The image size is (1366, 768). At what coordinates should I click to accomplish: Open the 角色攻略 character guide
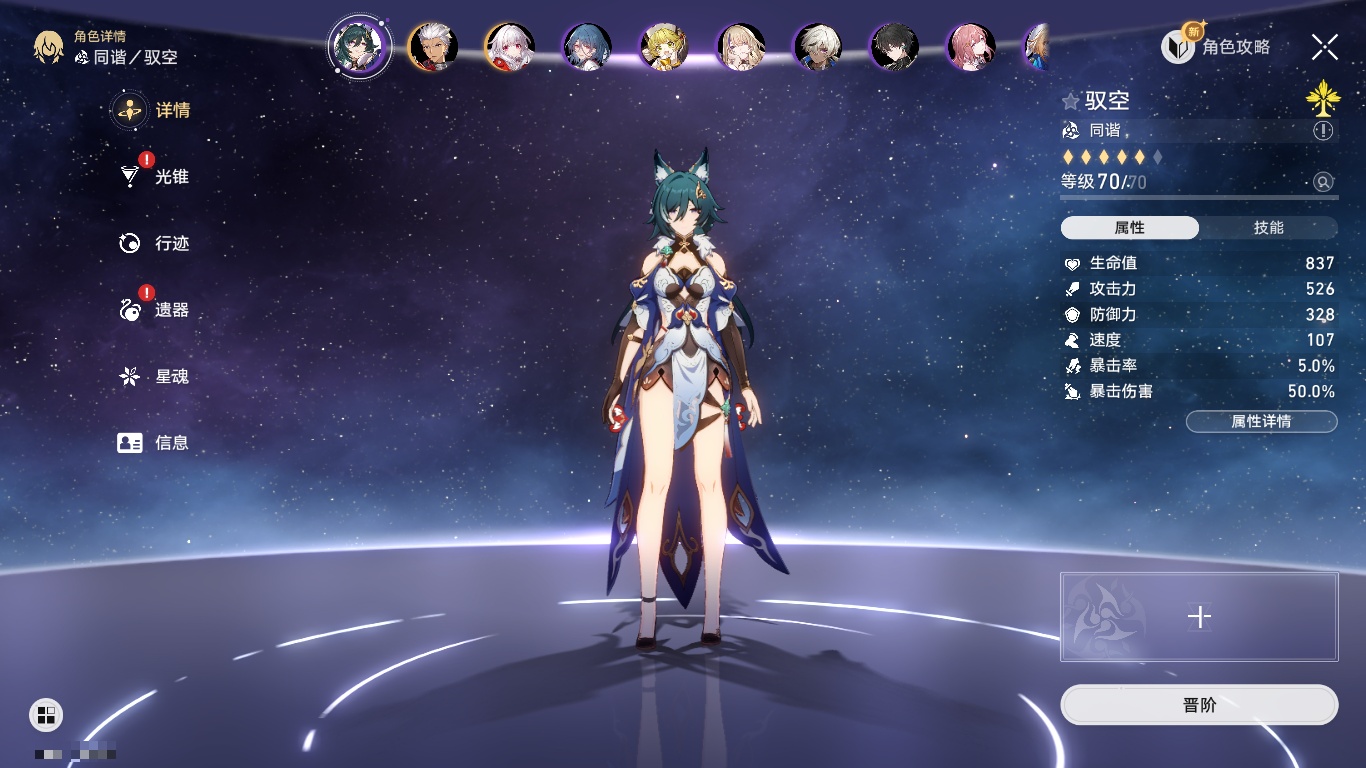1216,47
